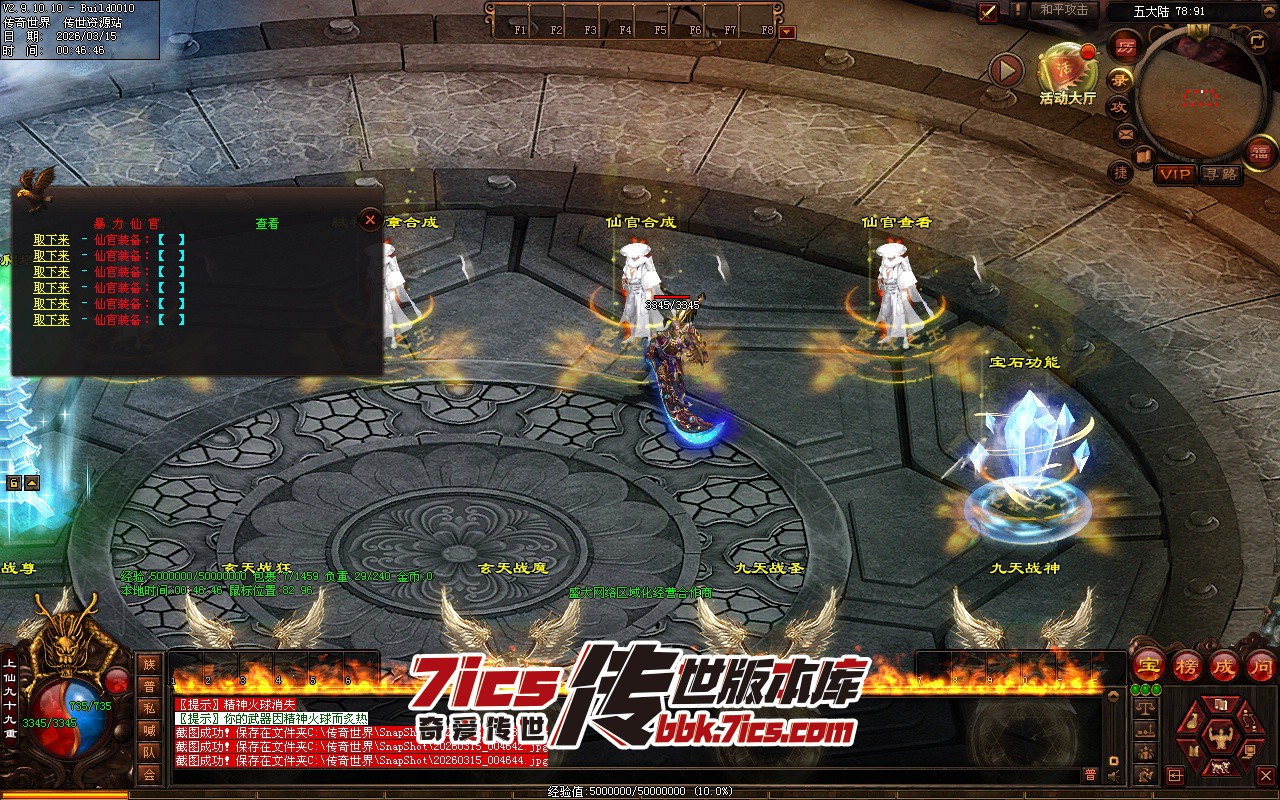This screenshot has height=800, width=1280.
Task: Click the round 福 welfare button
Action: [x=1259, y=152]
